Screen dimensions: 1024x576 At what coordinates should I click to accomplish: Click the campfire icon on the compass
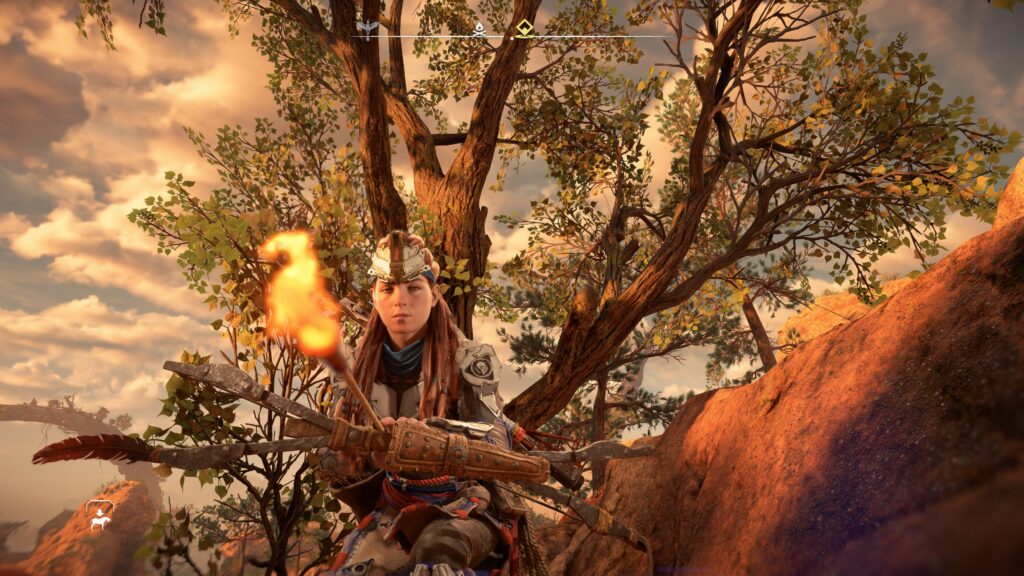coord(478,28)
